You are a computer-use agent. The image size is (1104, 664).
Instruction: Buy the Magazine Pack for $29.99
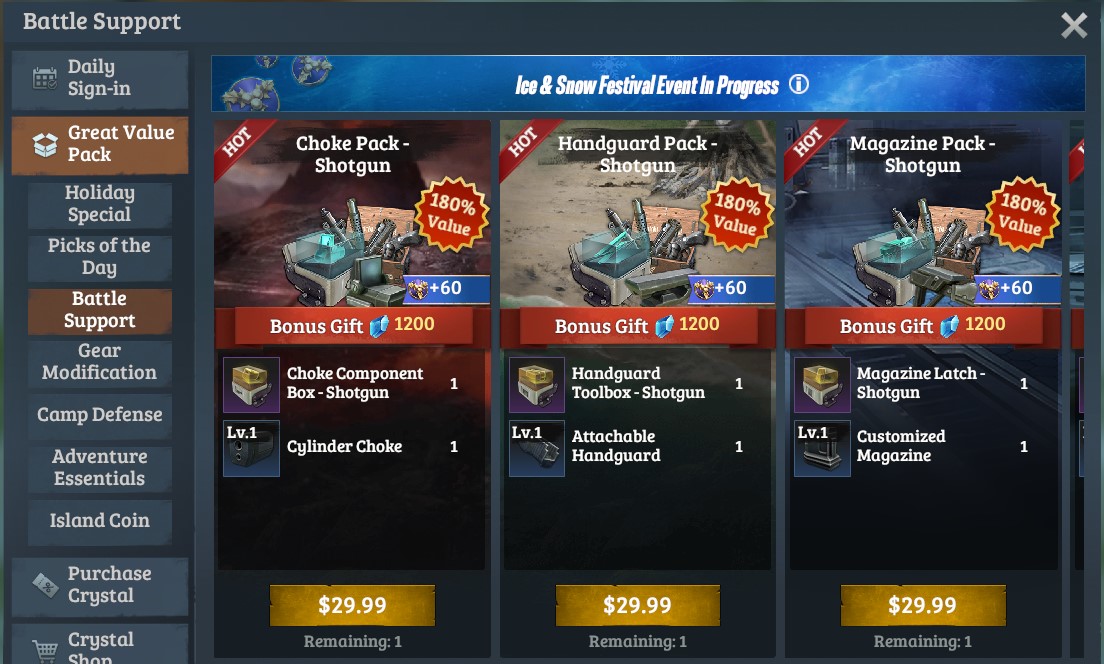[922, 605]
